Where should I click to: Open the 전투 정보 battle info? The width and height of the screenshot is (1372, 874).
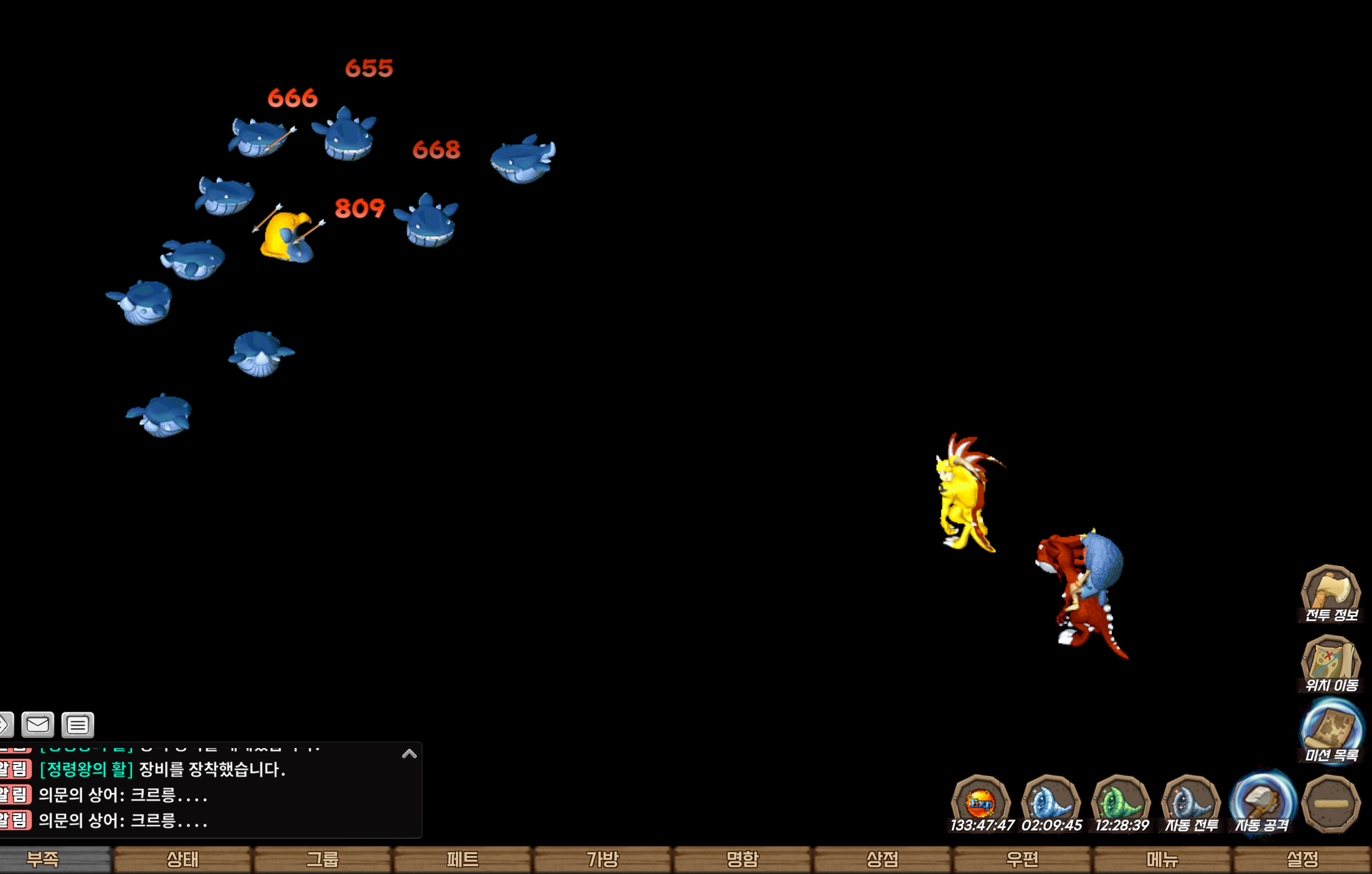point(1331,593)
